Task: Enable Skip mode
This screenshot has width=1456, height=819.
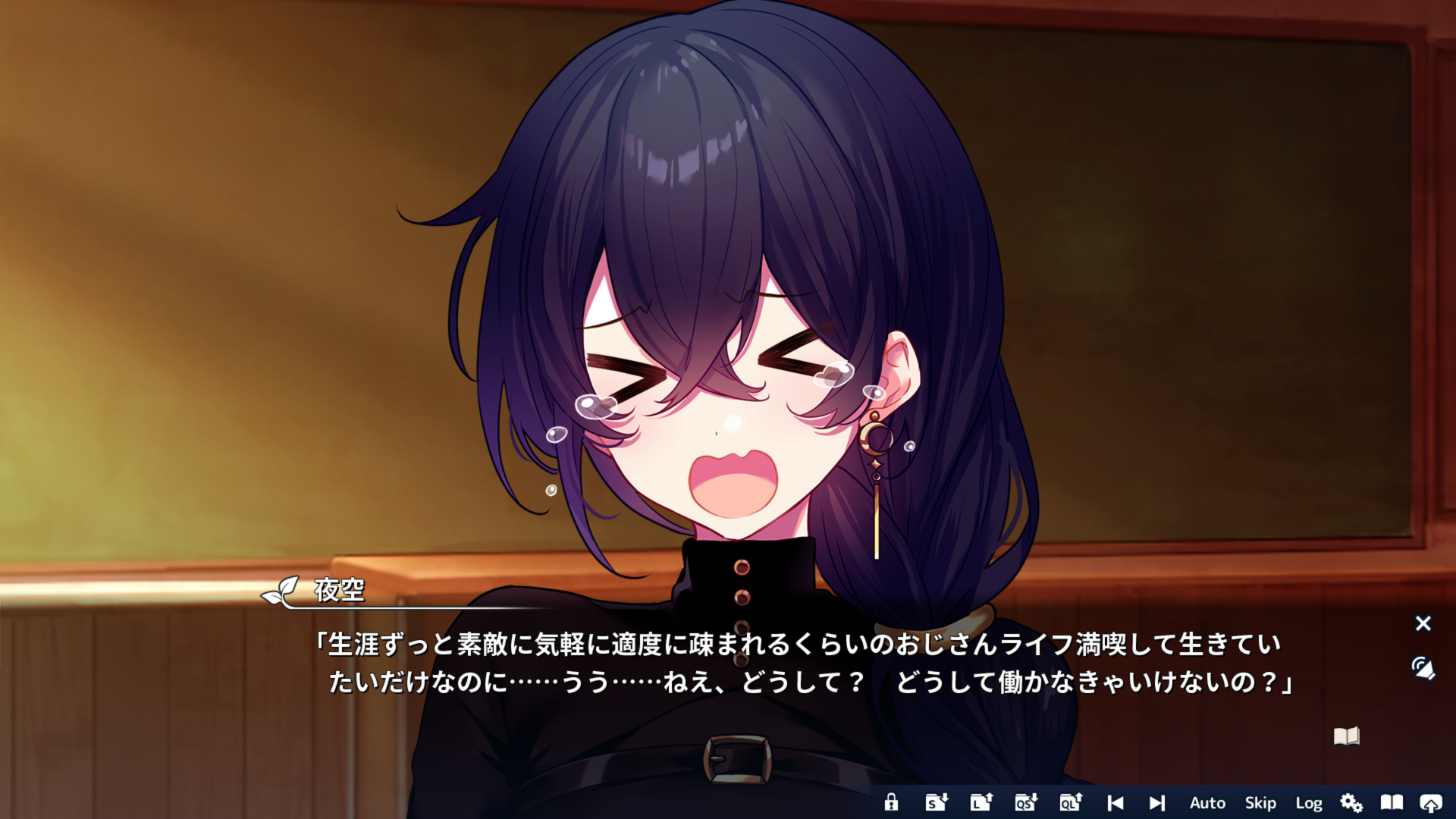Action: [1261, 802]
